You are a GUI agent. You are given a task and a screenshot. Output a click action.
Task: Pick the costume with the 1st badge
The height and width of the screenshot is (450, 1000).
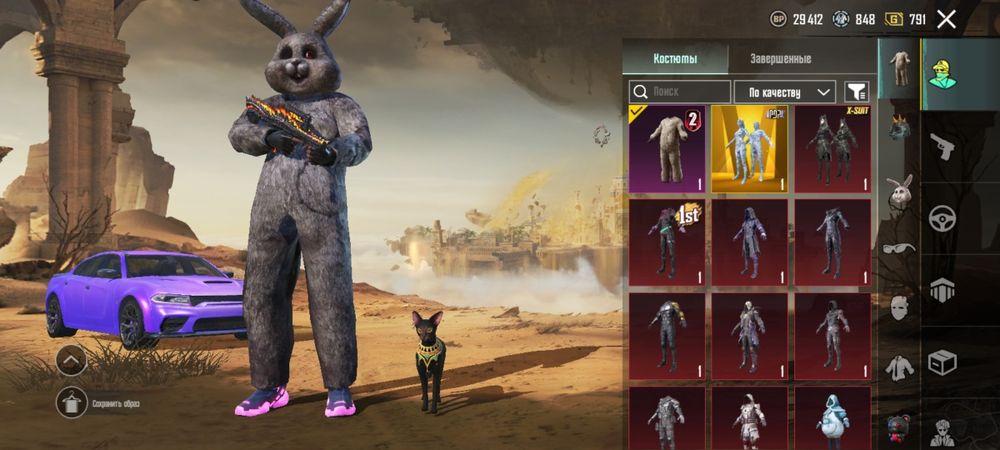click(x=667, y=241)
